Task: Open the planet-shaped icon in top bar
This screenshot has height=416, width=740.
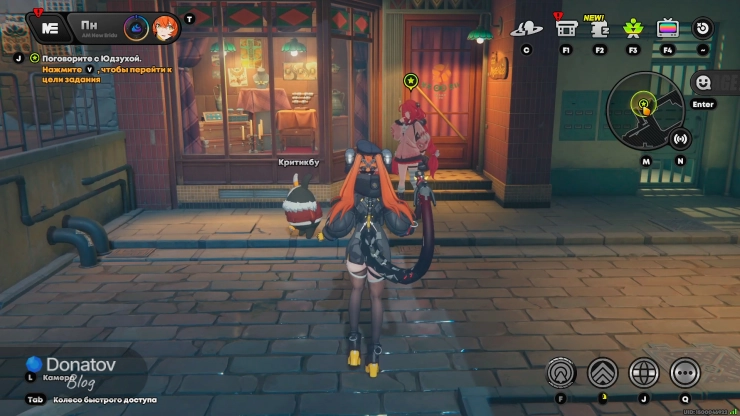Action: tap(526, 28)
